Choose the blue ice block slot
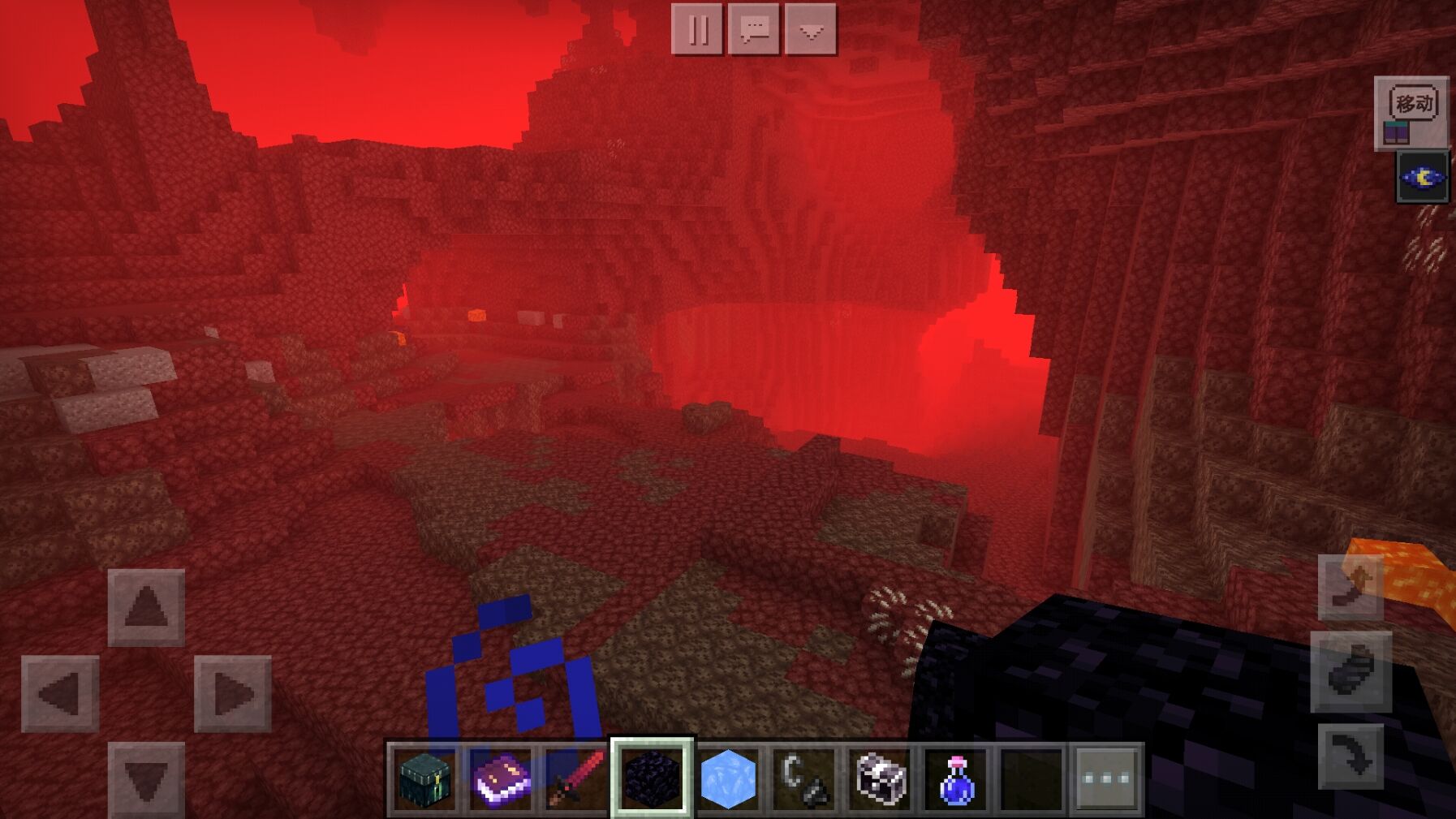 tap(728, 779)
